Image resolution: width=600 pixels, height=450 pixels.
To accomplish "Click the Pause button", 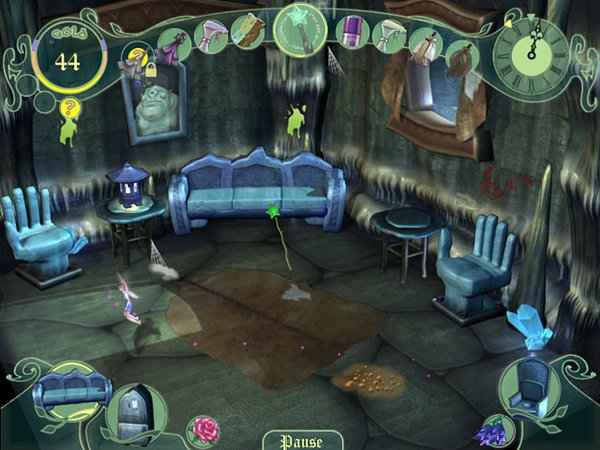I will [300, 438].
